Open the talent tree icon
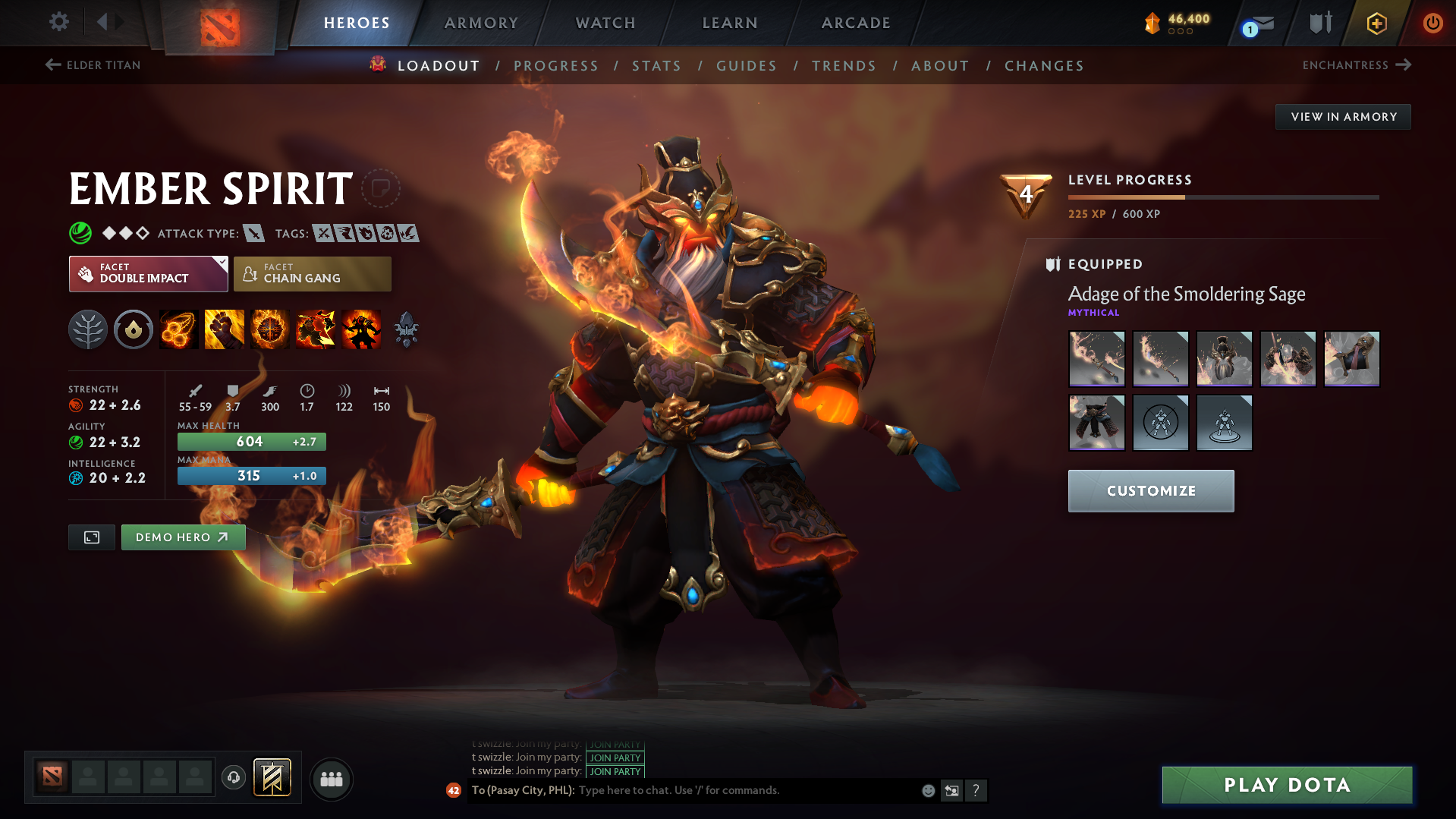 (87, 329)
